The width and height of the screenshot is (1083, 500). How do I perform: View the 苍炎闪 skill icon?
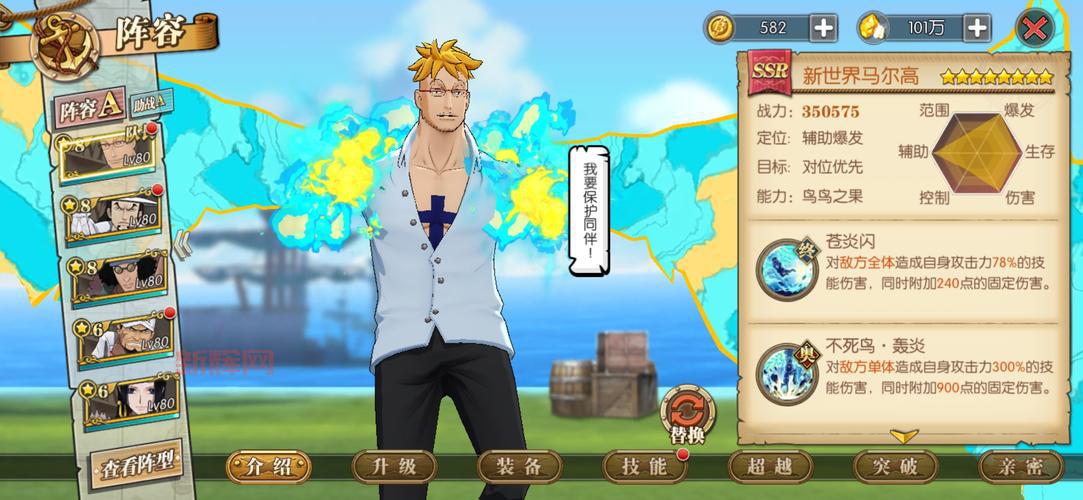click(x=785, y=269)
